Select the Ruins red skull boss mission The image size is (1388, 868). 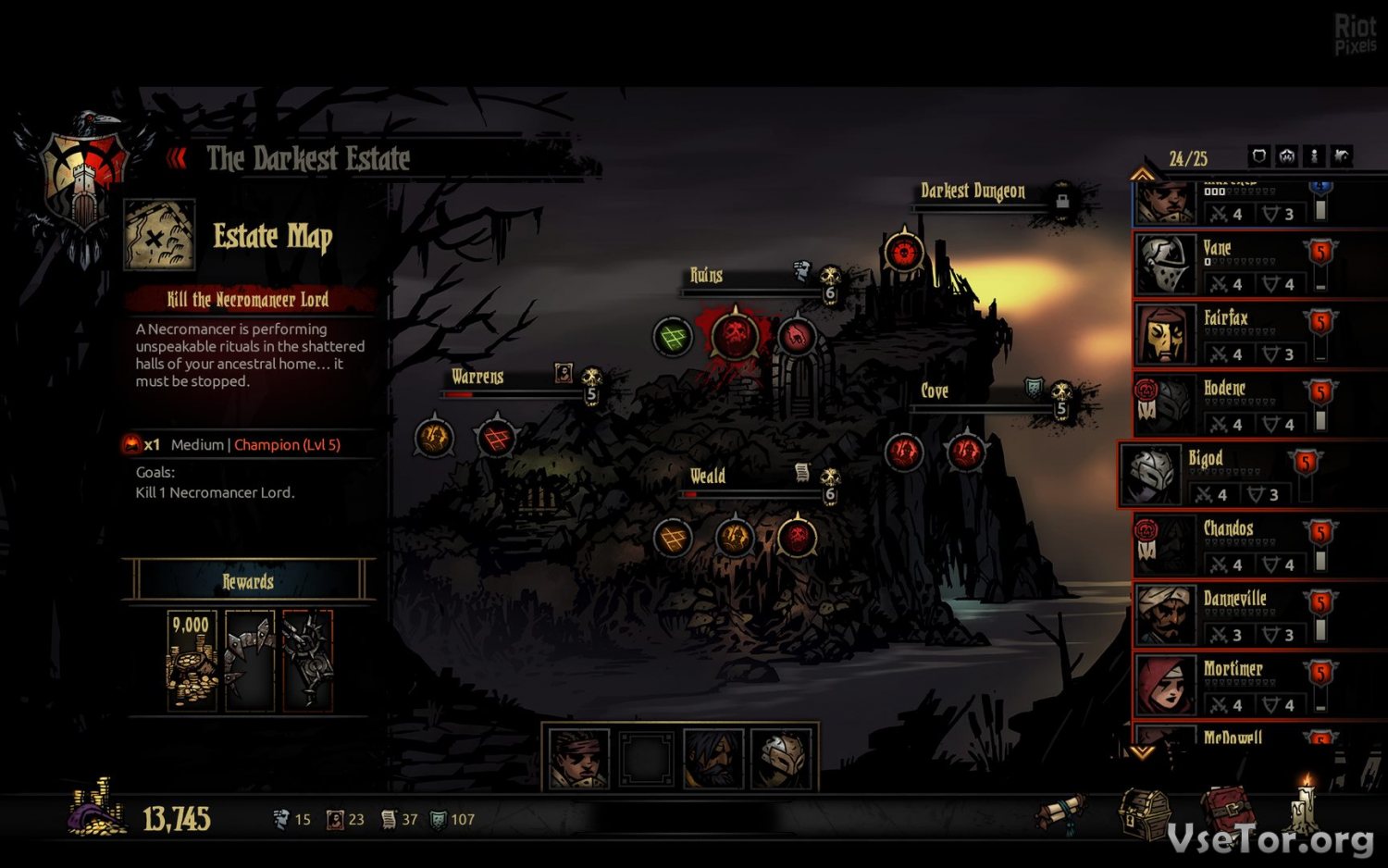(x=735, y=336)
